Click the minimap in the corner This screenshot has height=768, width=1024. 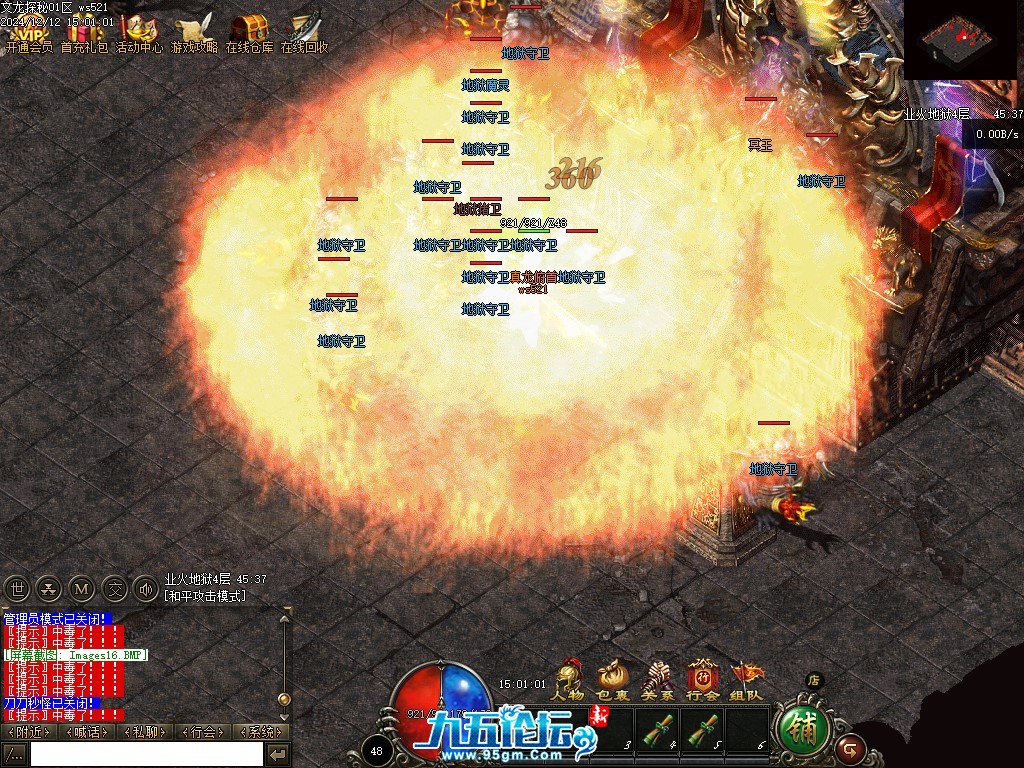point(963,40)
